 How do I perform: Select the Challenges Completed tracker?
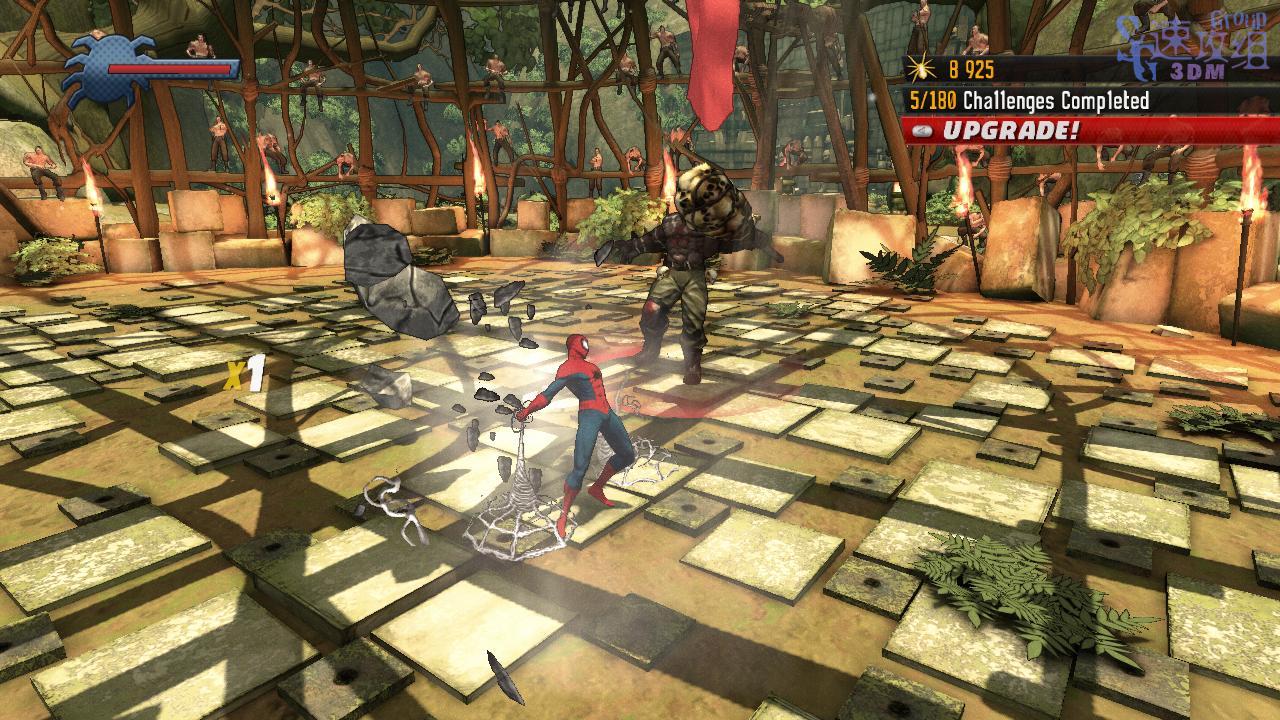[1028, 100]
